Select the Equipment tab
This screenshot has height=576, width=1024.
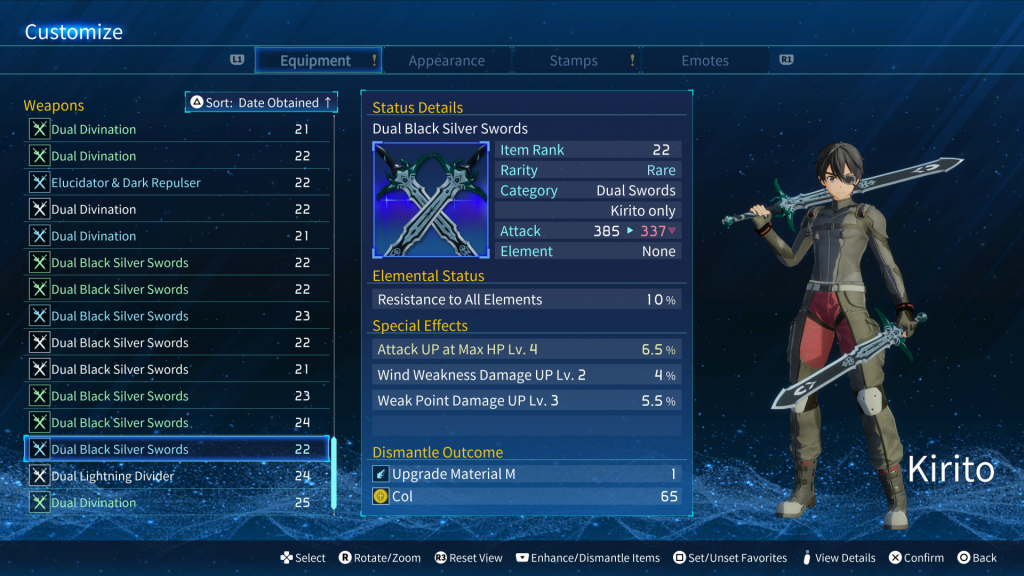pyautogui.click(x=316, y=61)
